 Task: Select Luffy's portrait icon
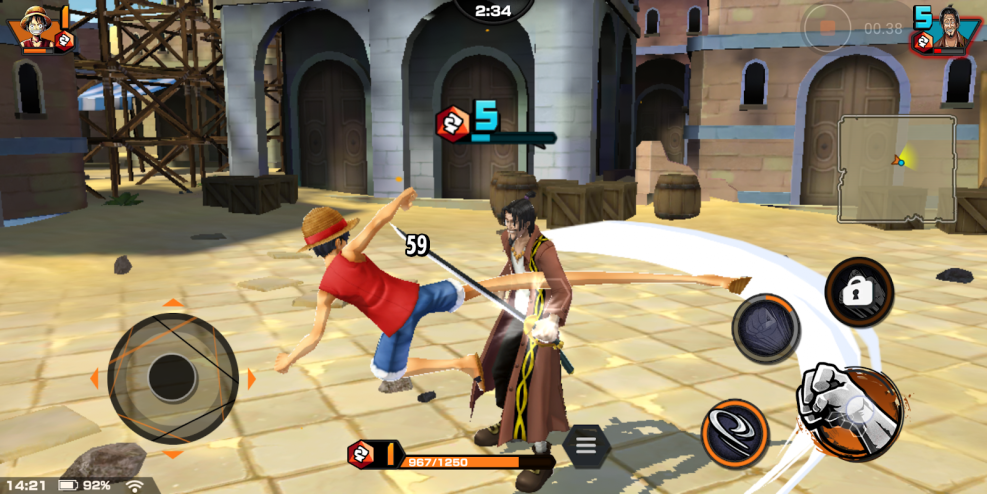[35, 28]
